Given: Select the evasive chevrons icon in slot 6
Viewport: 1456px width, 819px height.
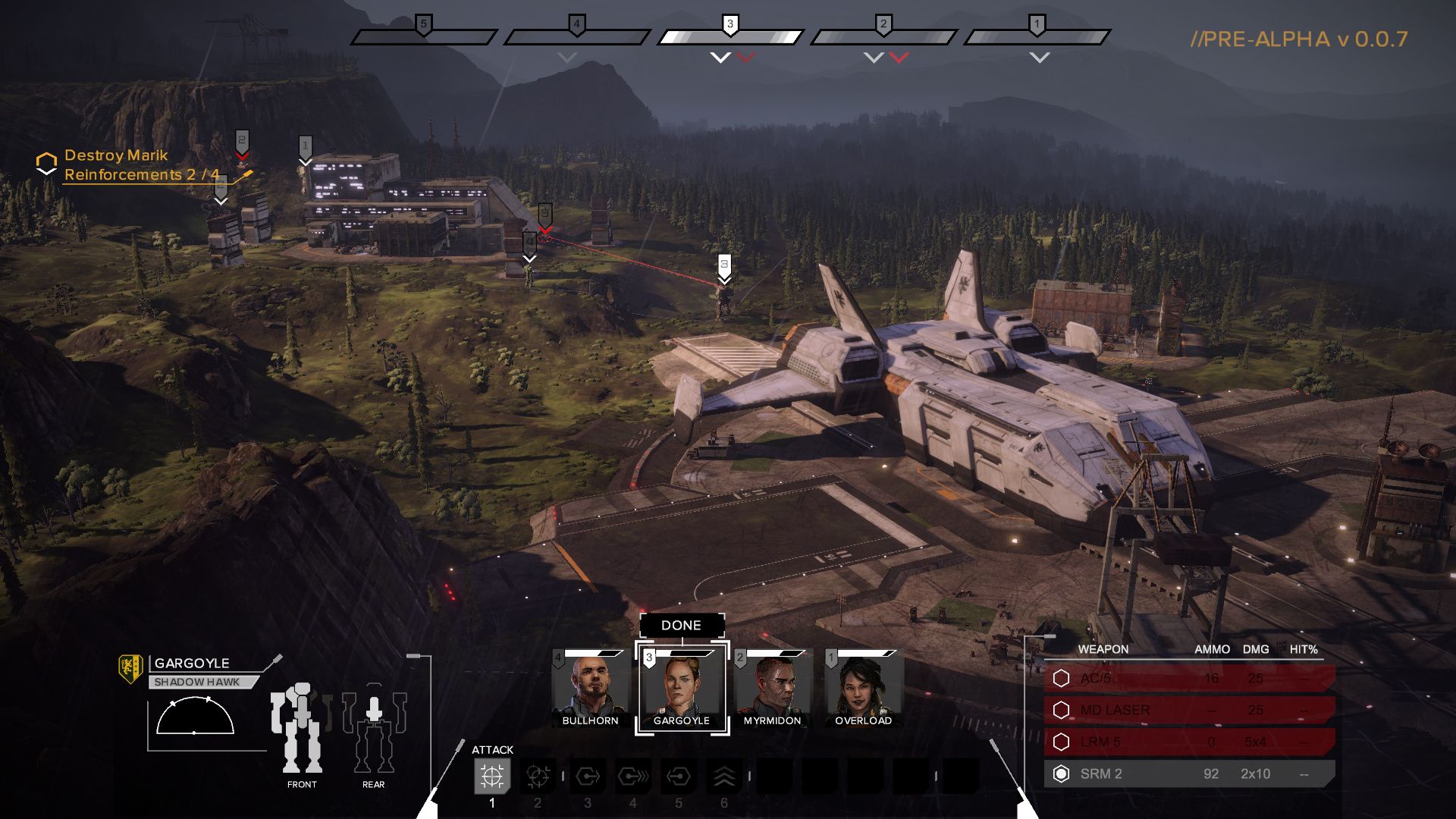Looking at the screenshot, I should click(x=726, y=777).
